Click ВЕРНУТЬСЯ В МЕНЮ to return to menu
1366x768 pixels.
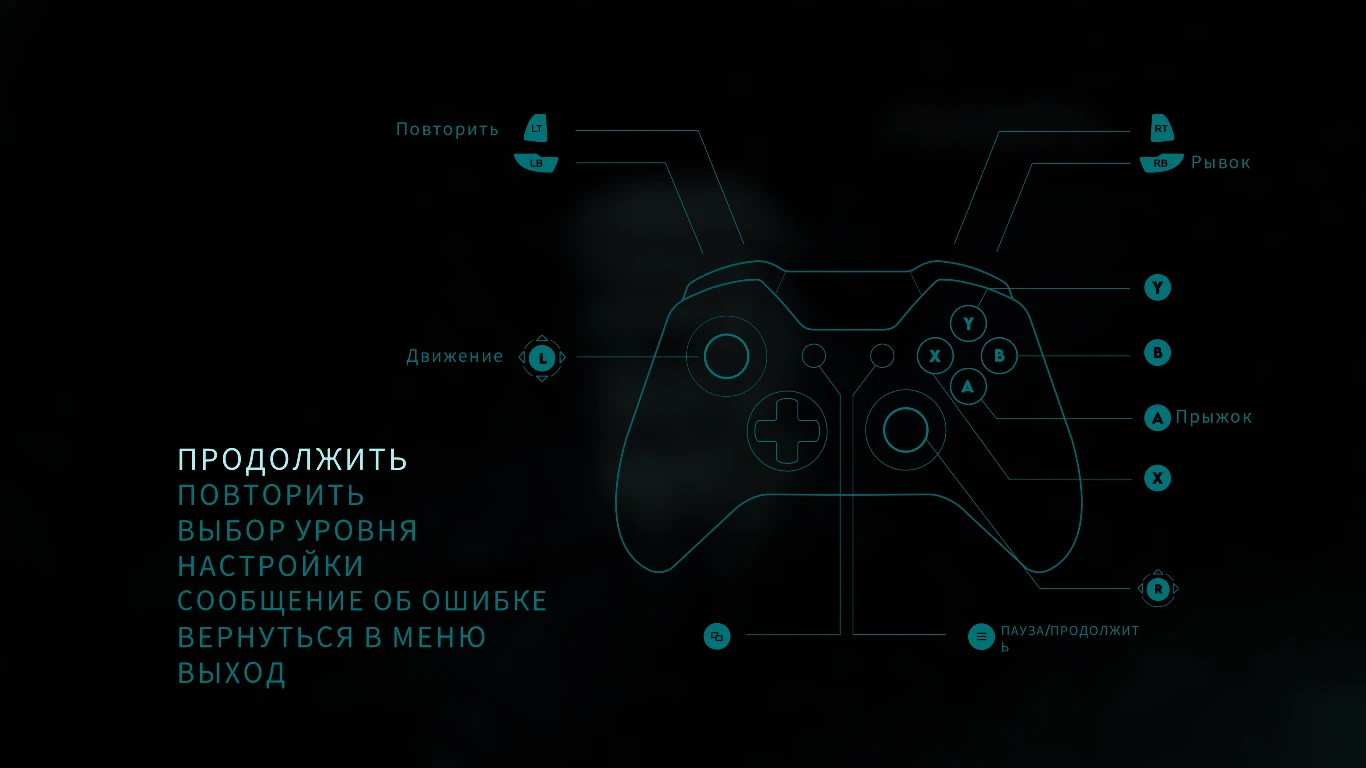pyautogui.click(x=331, y=636)
